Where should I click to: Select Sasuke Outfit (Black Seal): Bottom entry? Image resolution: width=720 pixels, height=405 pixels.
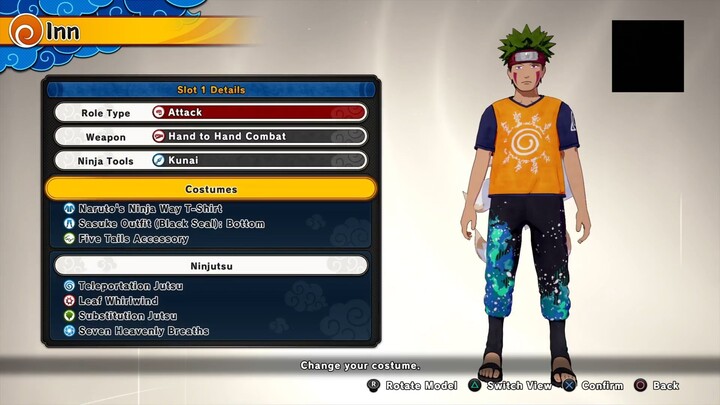click(x=157, y=224)
